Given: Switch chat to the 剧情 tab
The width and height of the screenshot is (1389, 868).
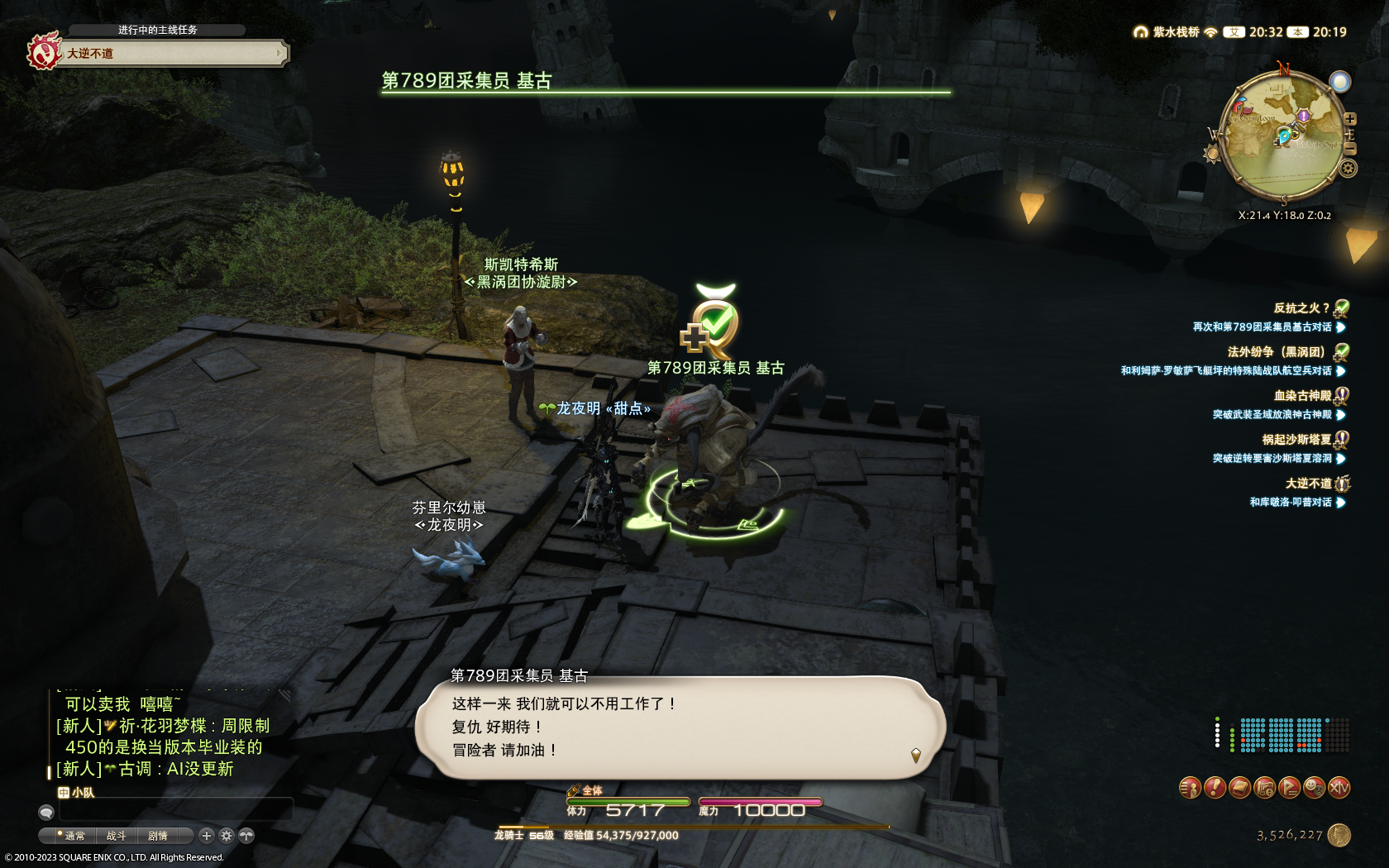Looking at the screenshot, I should pyautogui.click(x=158, y=836).
